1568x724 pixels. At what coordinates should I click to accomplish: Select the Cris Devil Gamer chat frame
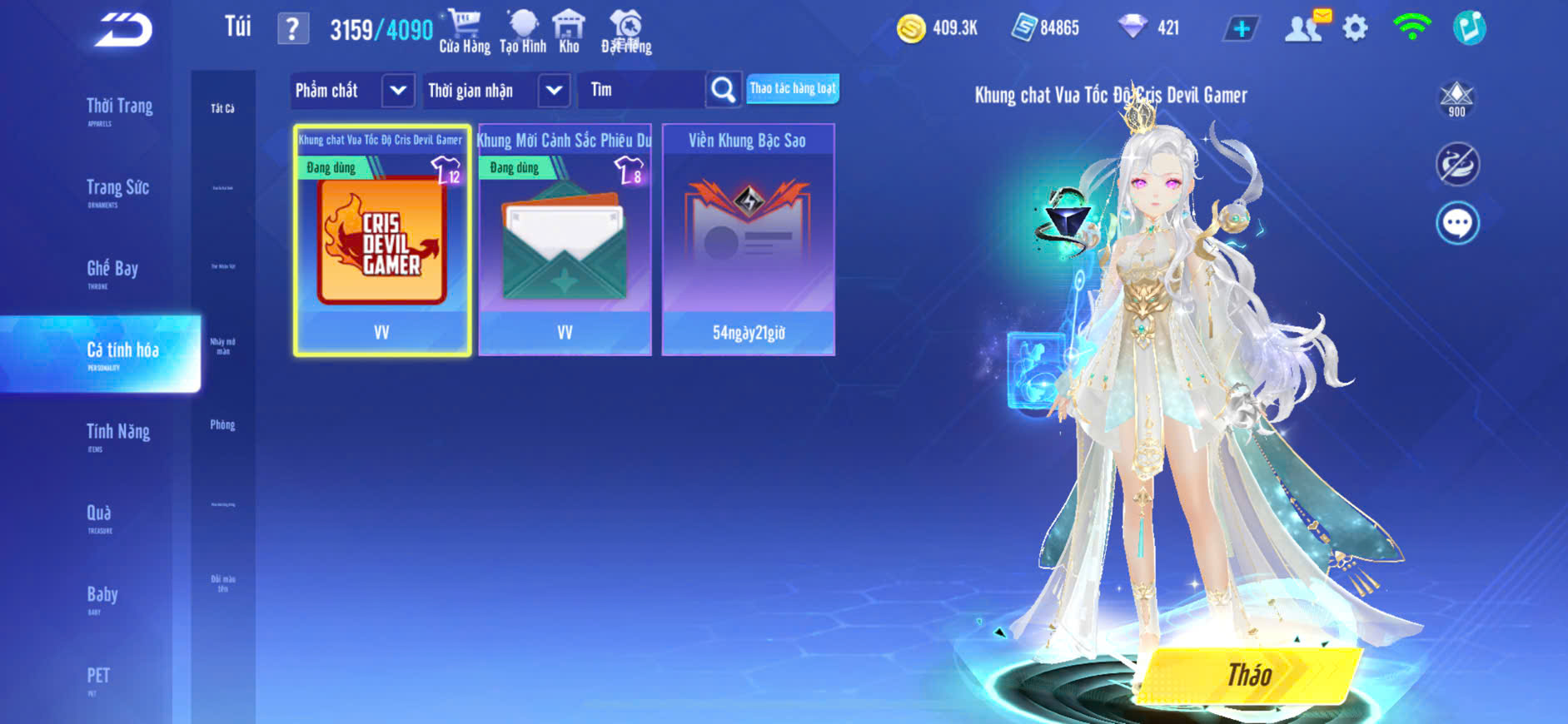click(382, 241)
